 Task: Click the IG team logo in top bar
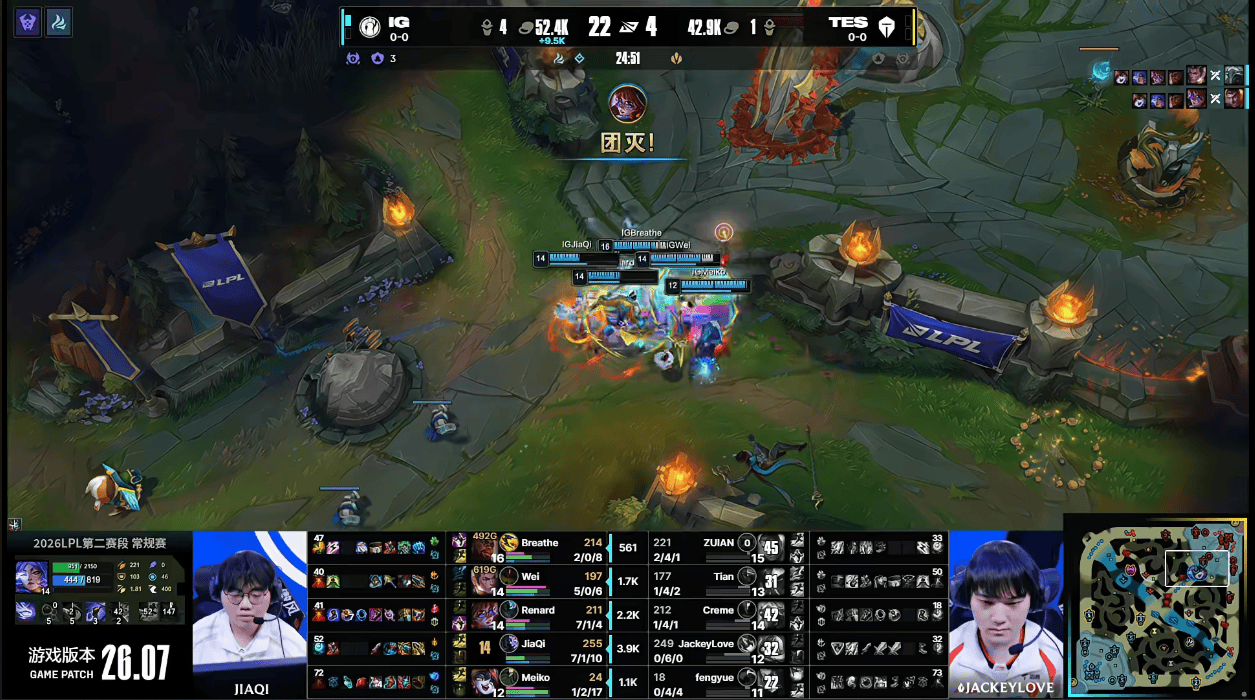371,26
